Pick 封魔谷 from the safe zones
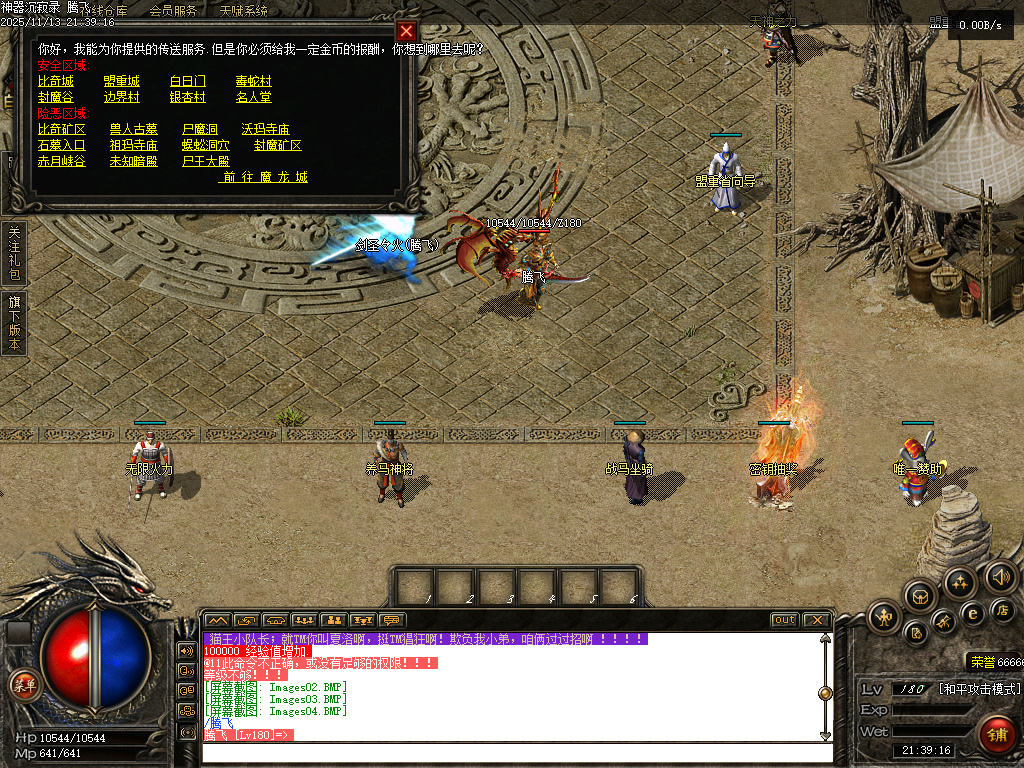The image size is (1024, 768). (55, 97)
